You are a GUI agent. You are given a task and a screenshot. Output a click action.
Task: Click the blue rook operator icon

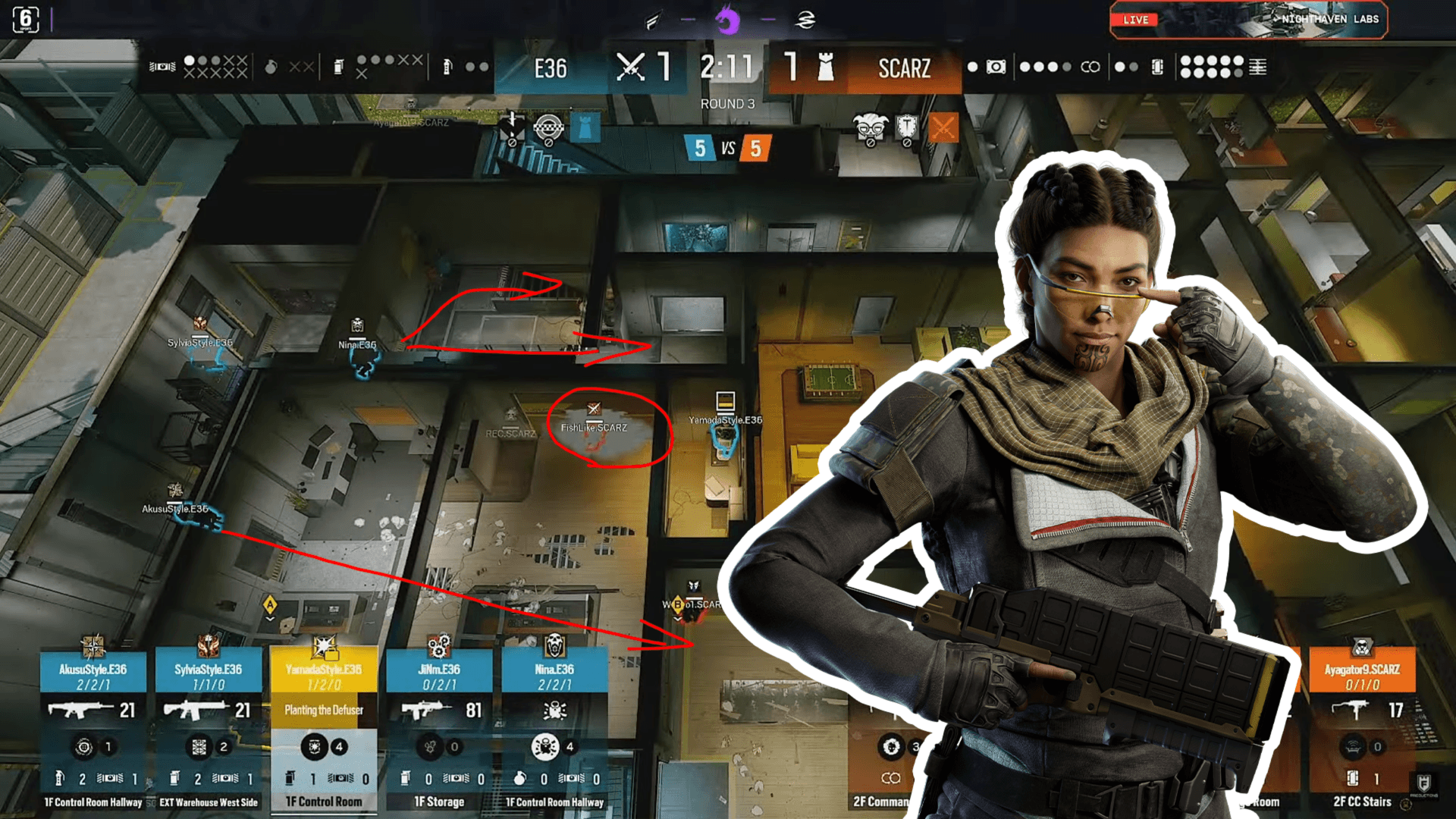click(585, 128)
